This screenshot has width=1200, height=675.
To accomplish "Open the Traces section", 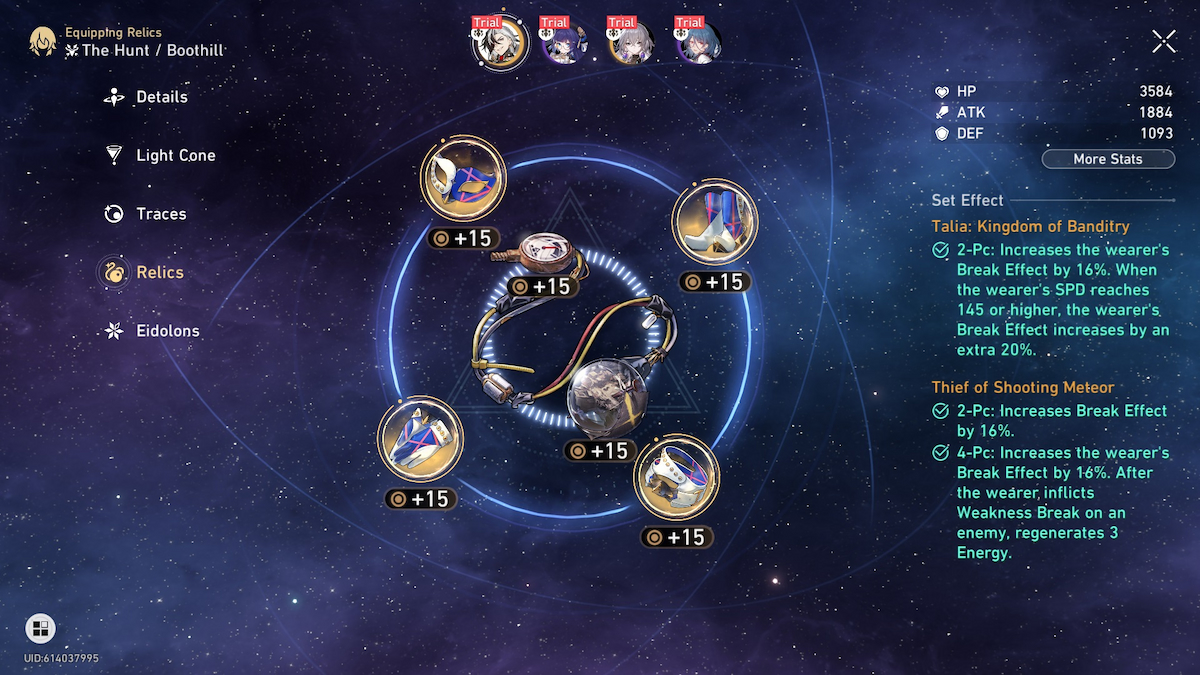I will [x=160, y=214].
